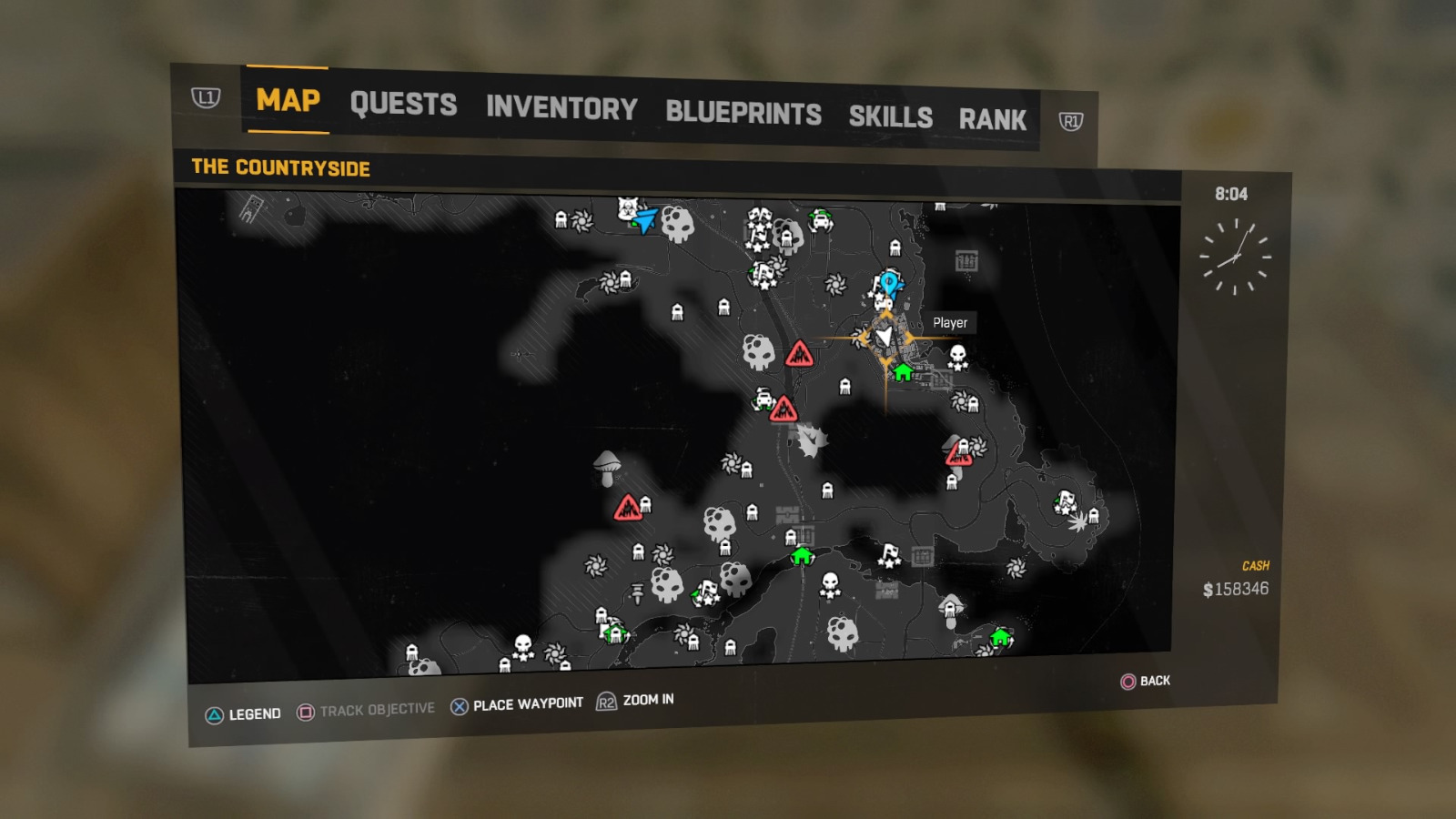
Task: Open the INVENTORY tab
Action: tap(561, 110)
